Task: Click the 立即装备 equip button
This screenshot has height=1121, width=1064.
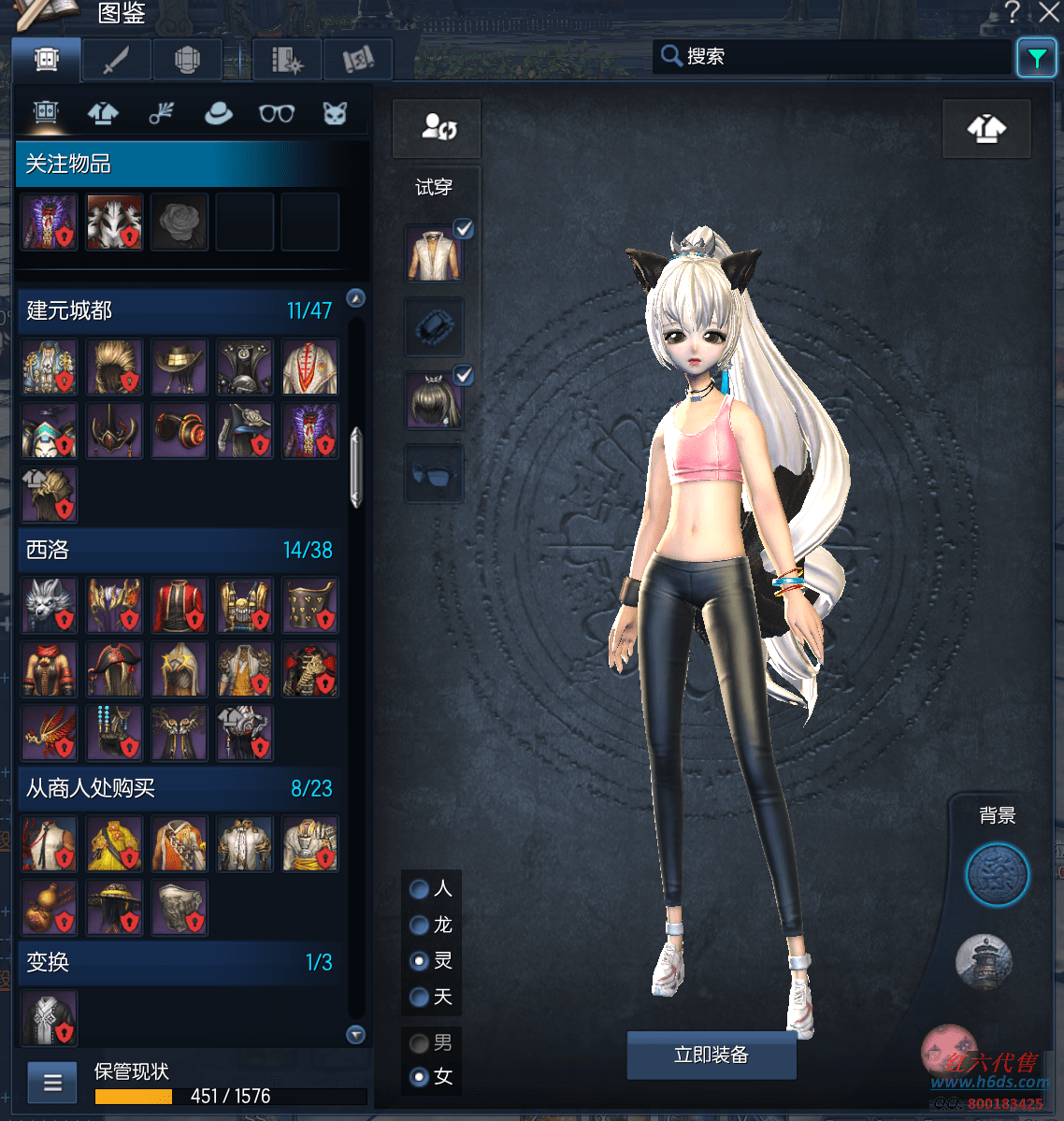Action: coord(711,1056)
